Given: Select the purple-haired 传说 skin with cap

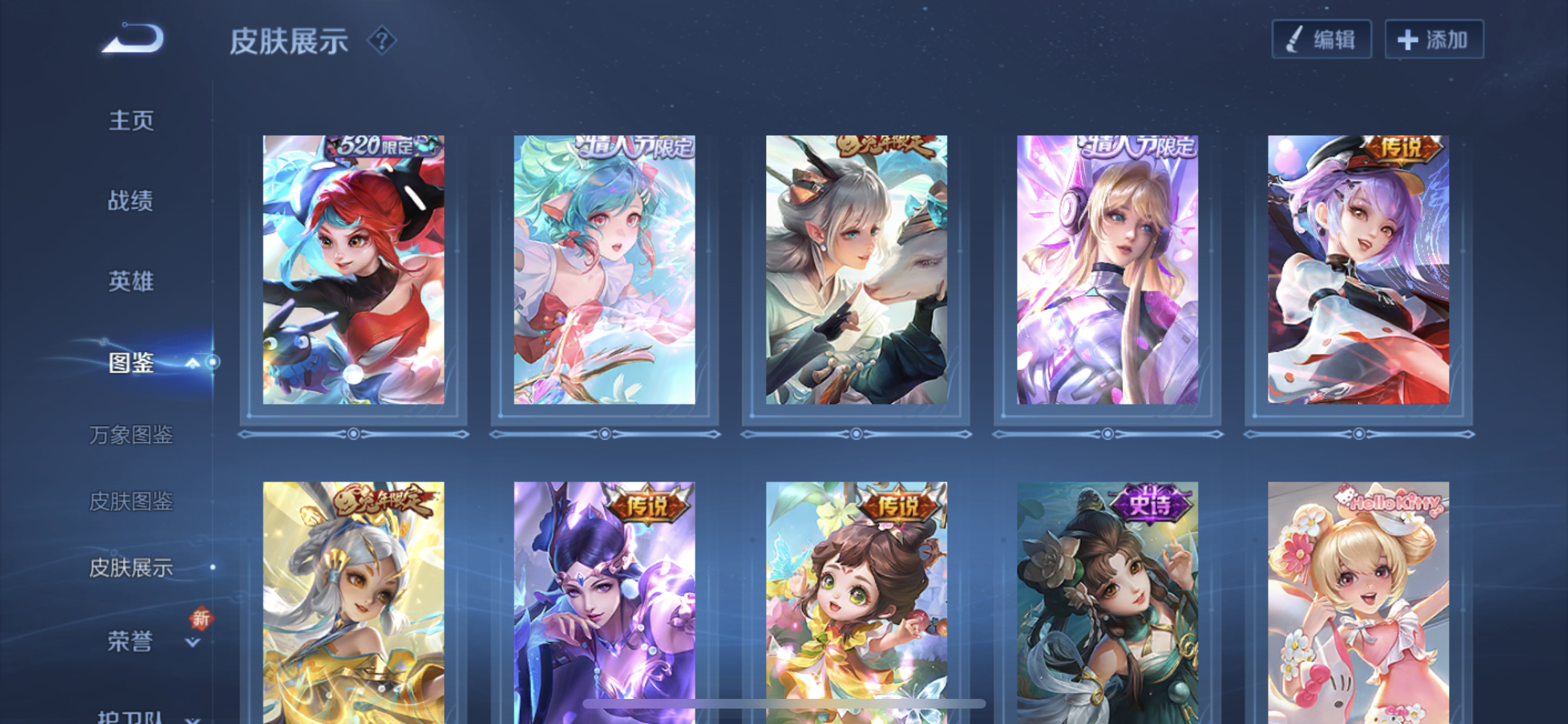Looking at the screenshot, I should click(1358, 270).
